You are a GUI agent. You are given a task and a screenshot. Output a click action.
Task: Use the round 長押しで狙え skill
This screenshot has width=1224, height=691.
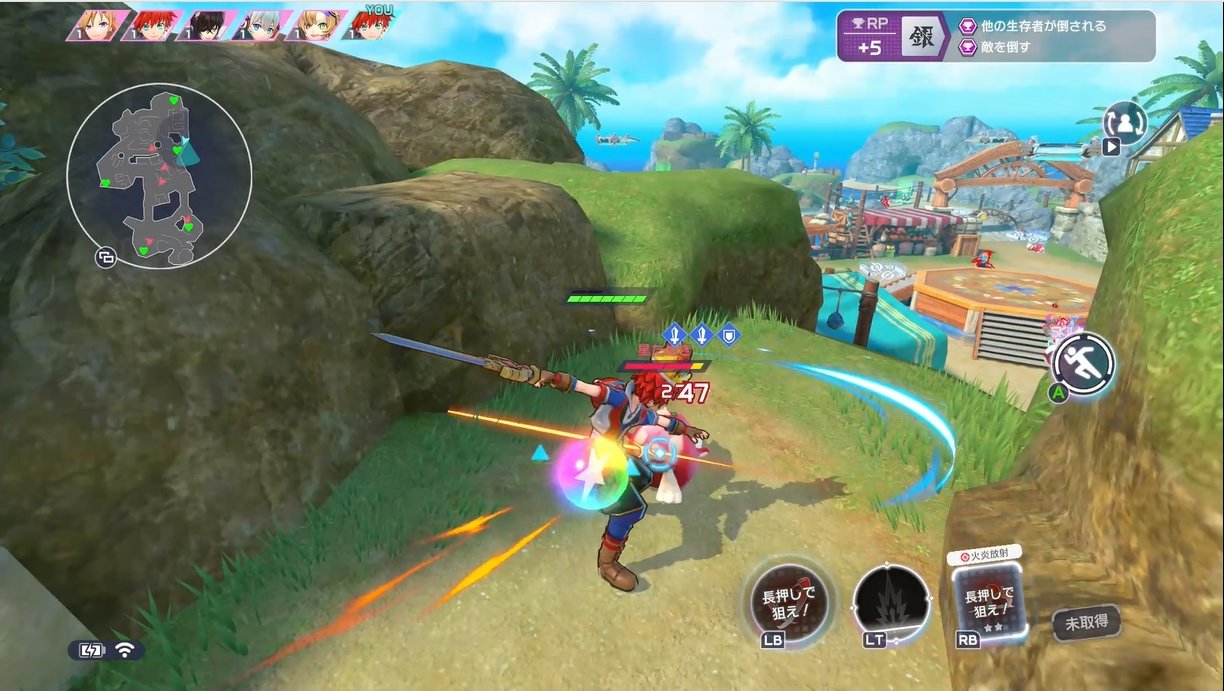790,602
